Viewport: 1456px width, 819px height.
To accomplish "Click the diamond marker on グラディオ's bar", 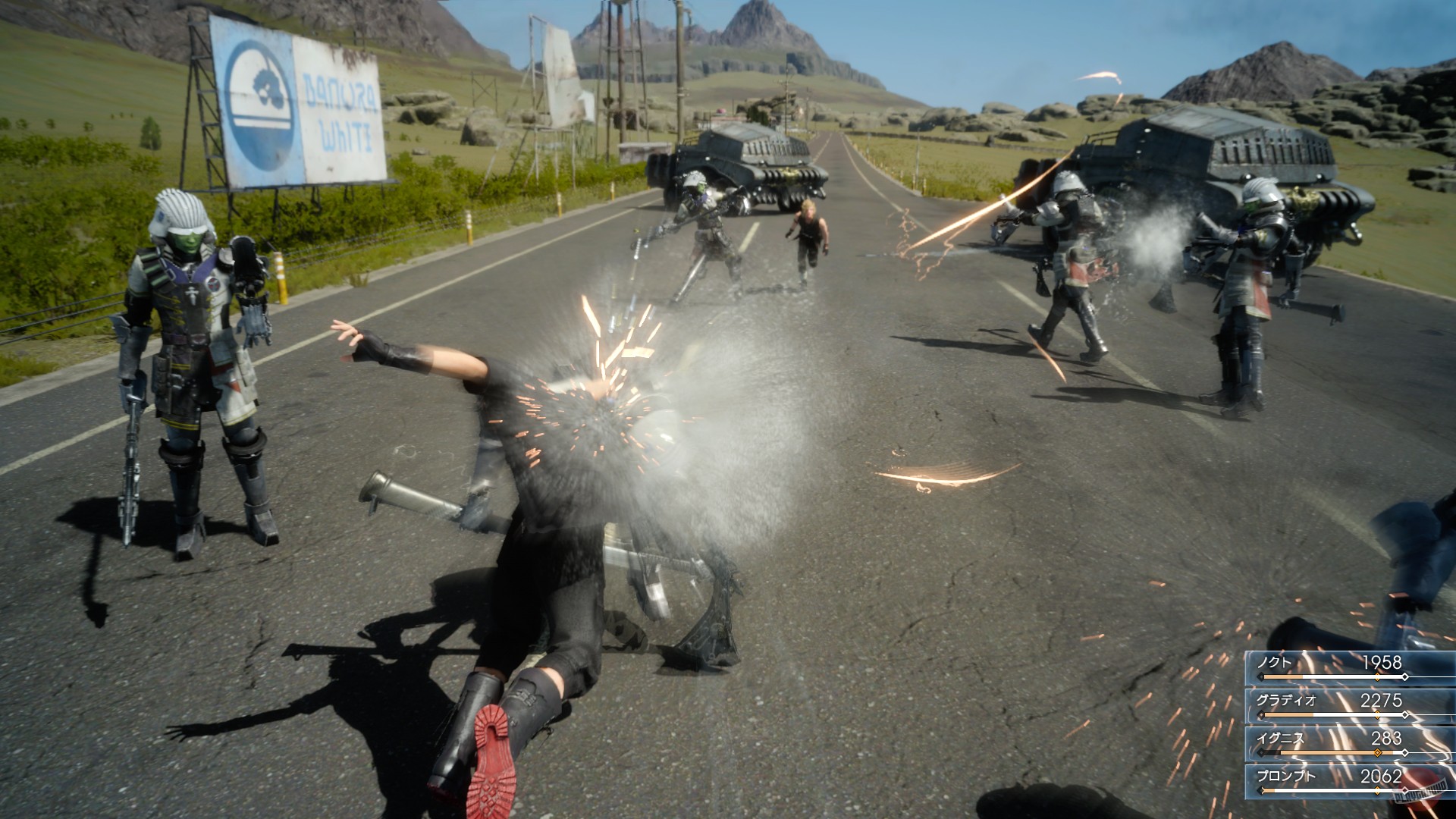I will pos(1377,714).
